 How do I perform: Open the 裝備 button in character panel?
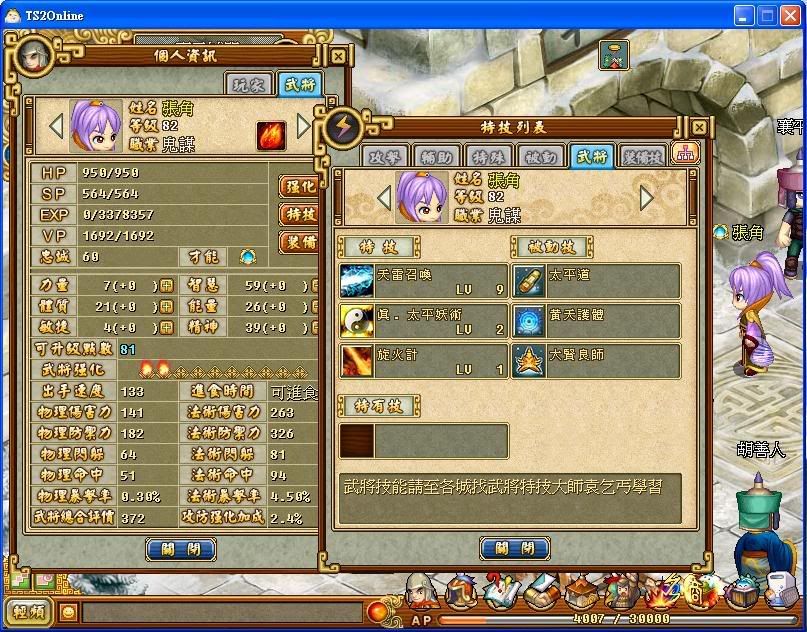[299, 242]
